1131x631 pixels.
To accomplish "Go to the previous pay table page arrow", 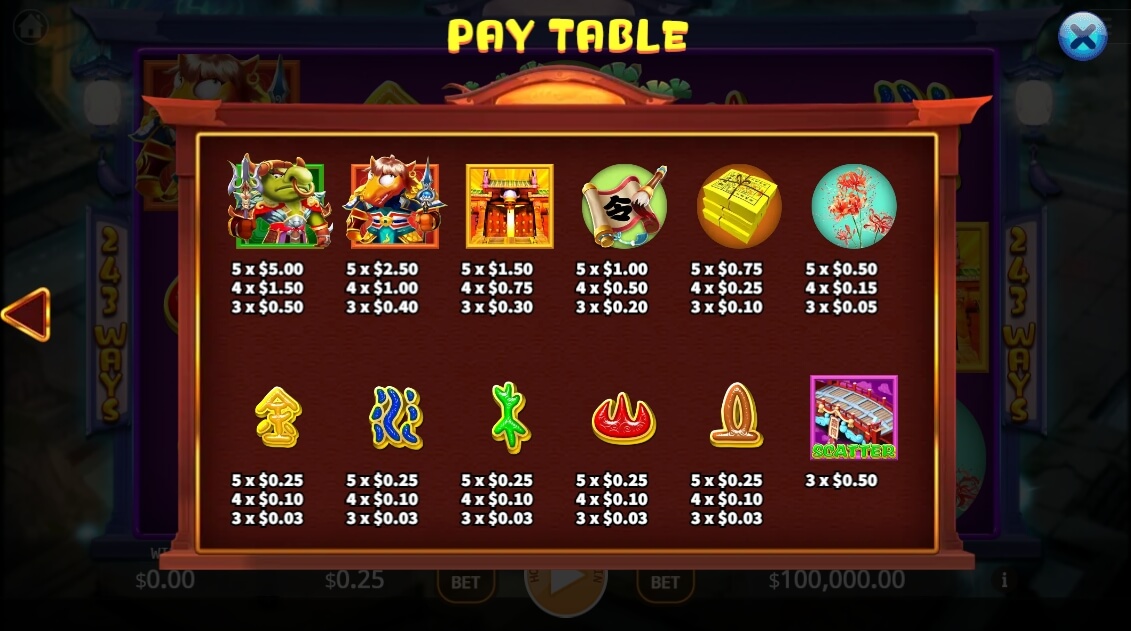I will (x=27, y=315).
